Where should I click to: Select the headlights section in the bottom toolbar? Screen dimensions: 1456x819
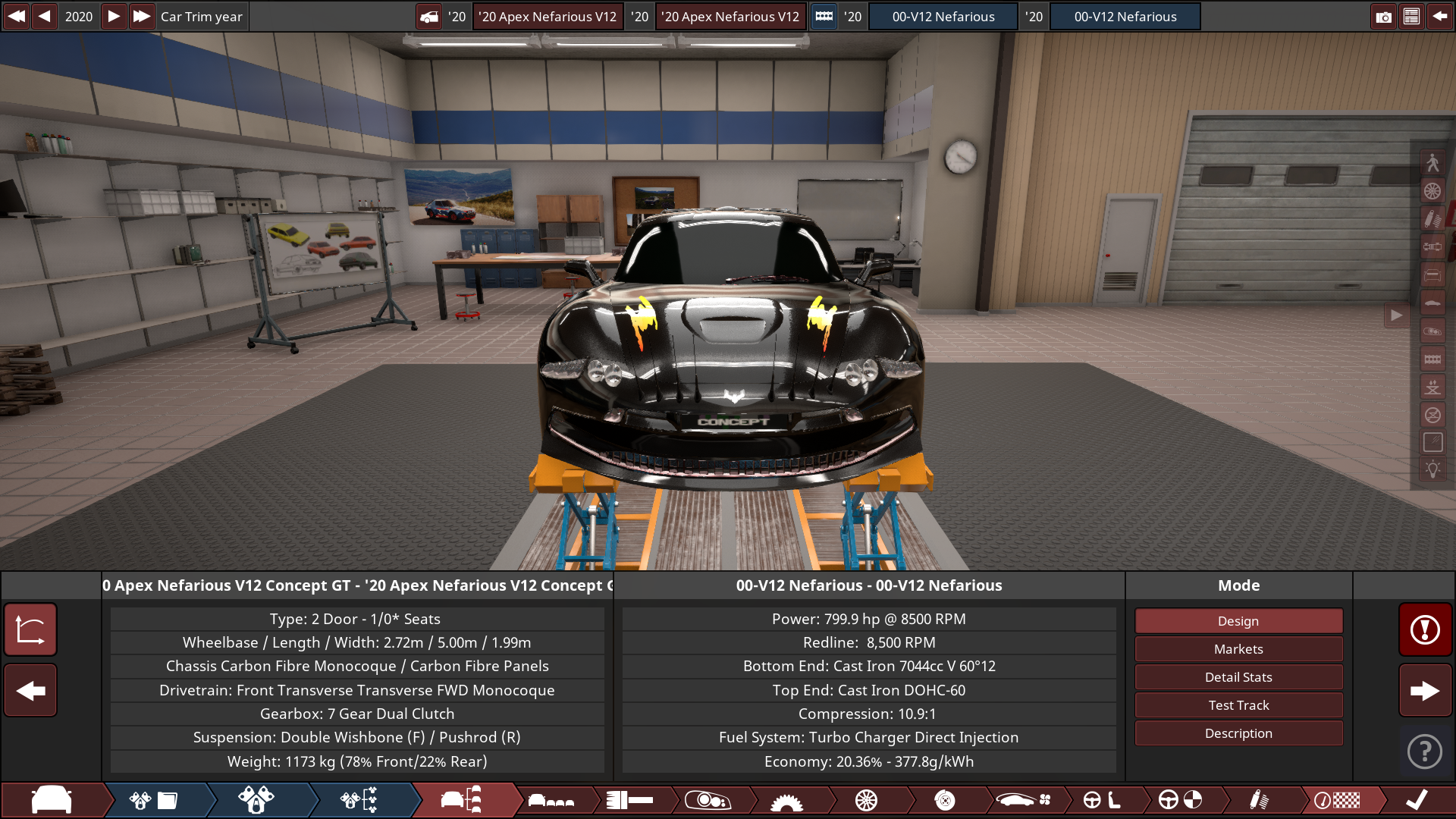[x=709, y=800]
